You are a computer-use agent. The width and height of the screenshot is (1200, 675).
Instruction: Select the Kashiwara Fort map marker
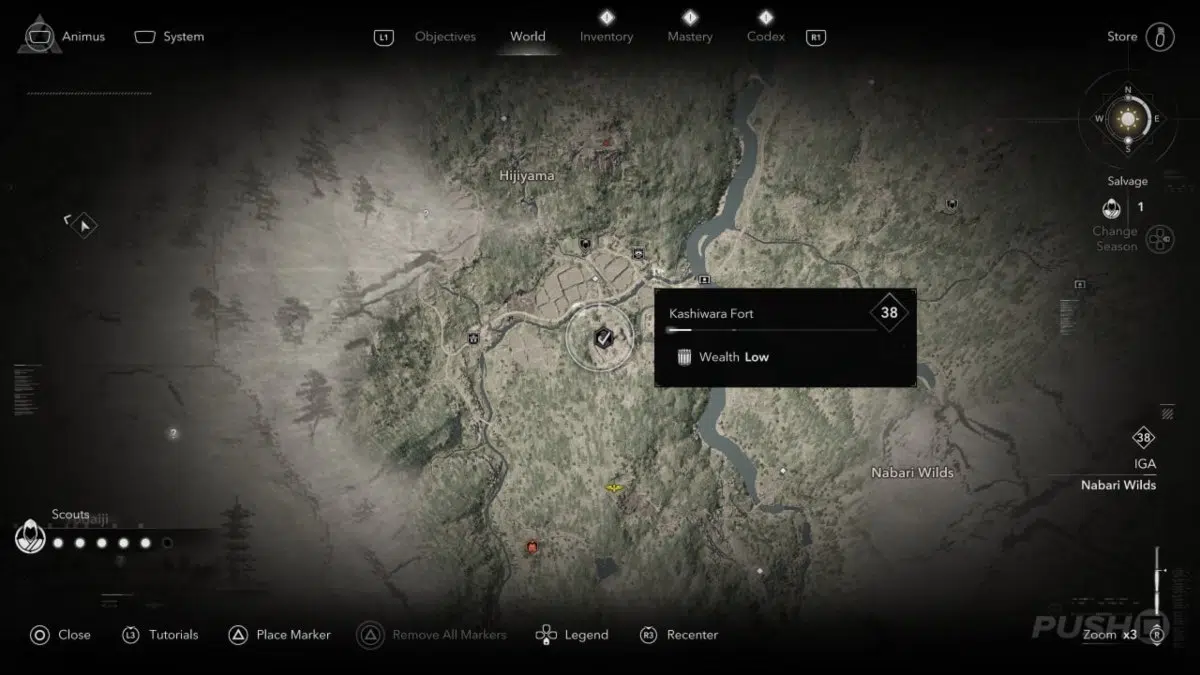point(601,338)
